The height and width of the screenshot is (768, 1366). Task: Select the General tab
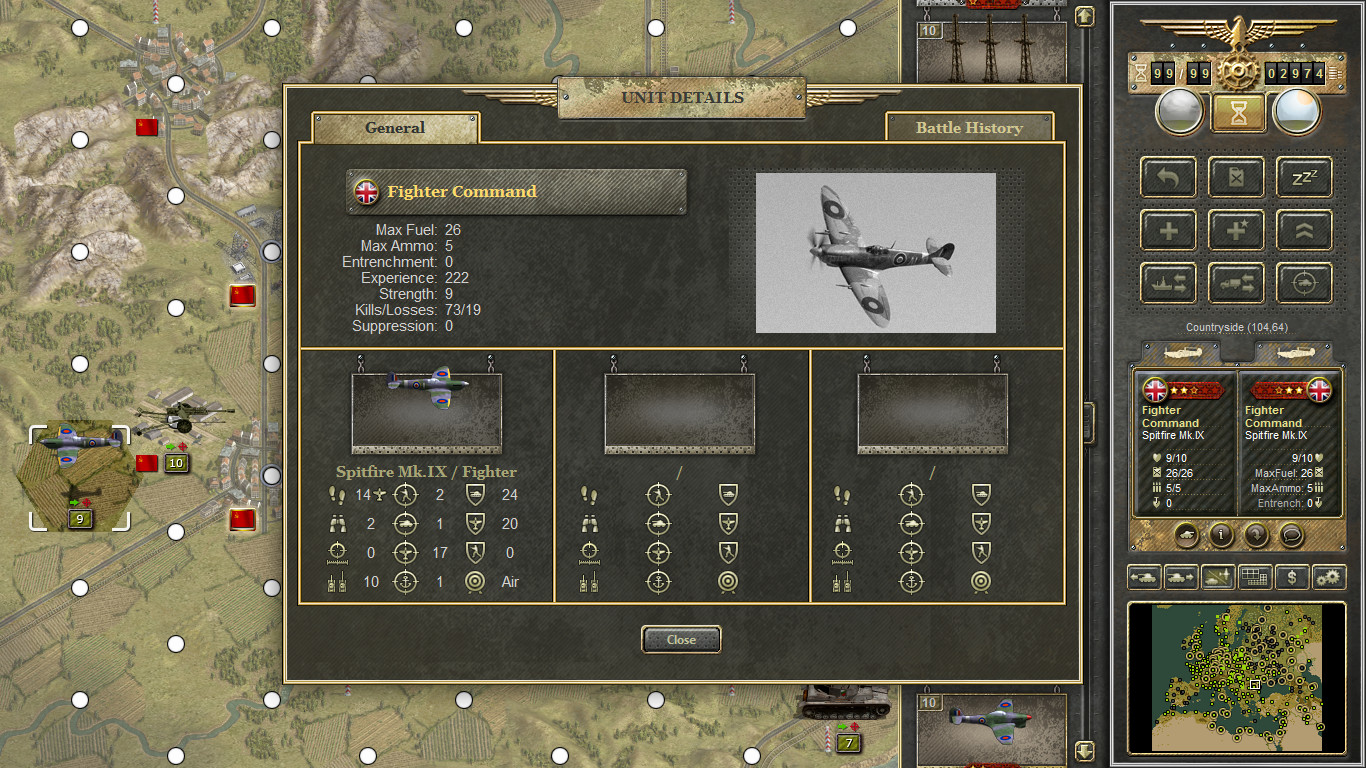click(x=395, y=128)
